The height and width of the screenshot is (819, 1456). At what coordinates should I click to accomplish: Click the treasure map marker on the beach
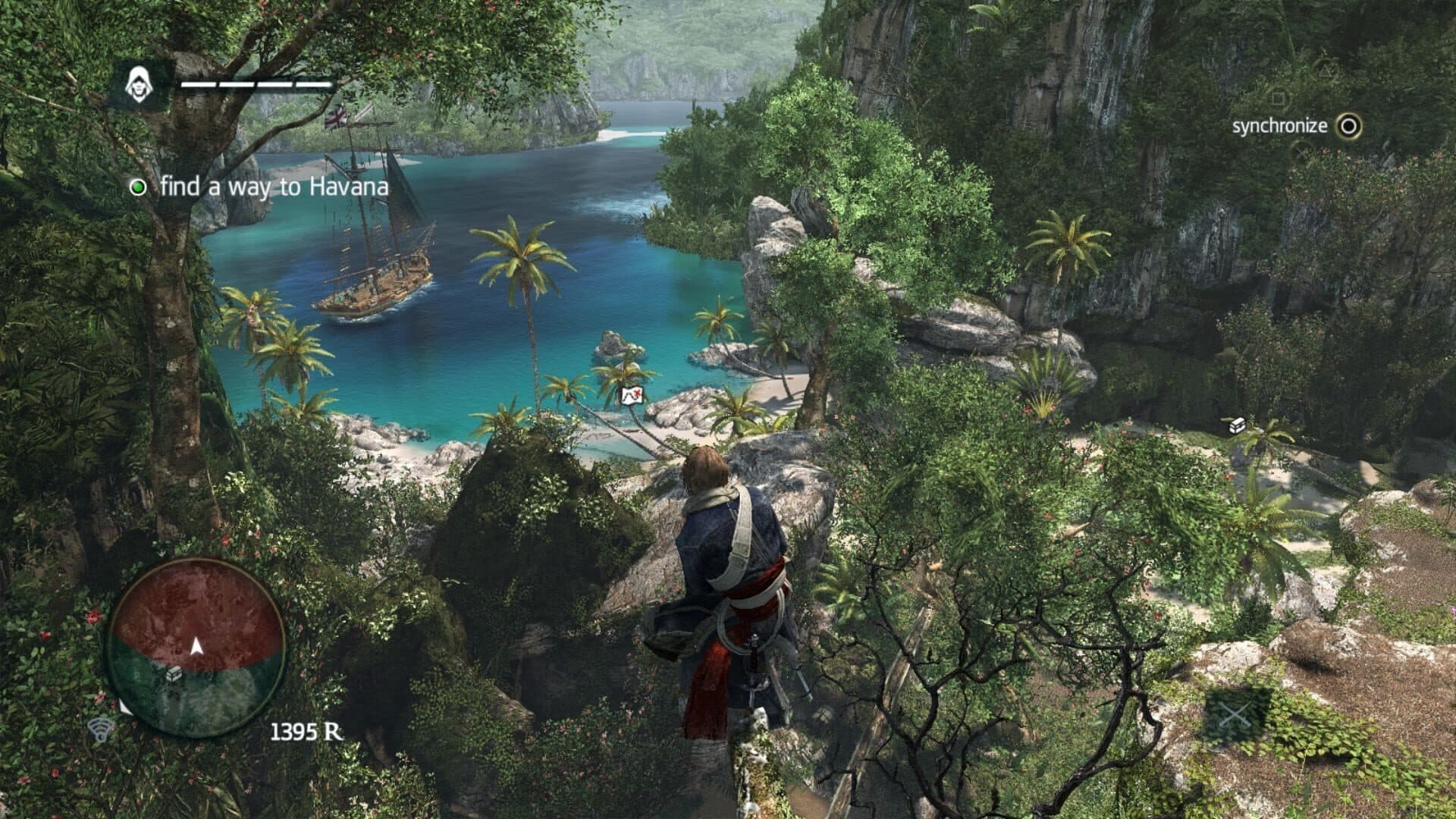[x=632, y=394]
